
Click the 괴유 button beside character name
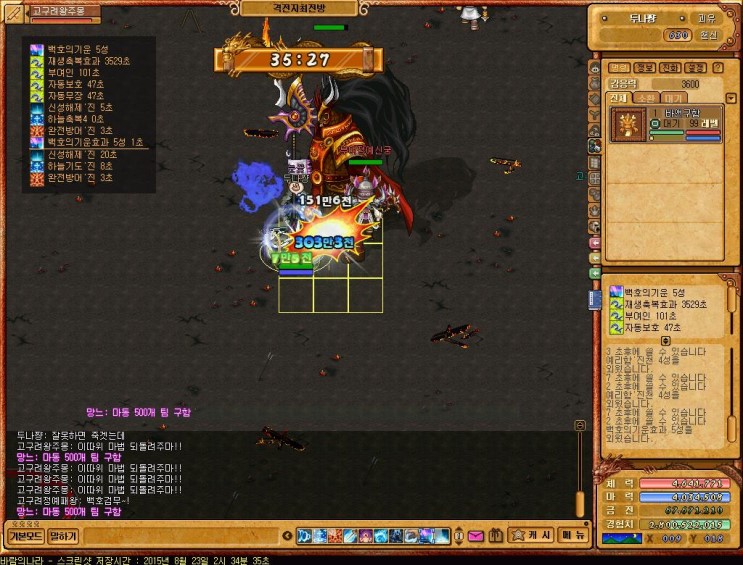point(707,17)
